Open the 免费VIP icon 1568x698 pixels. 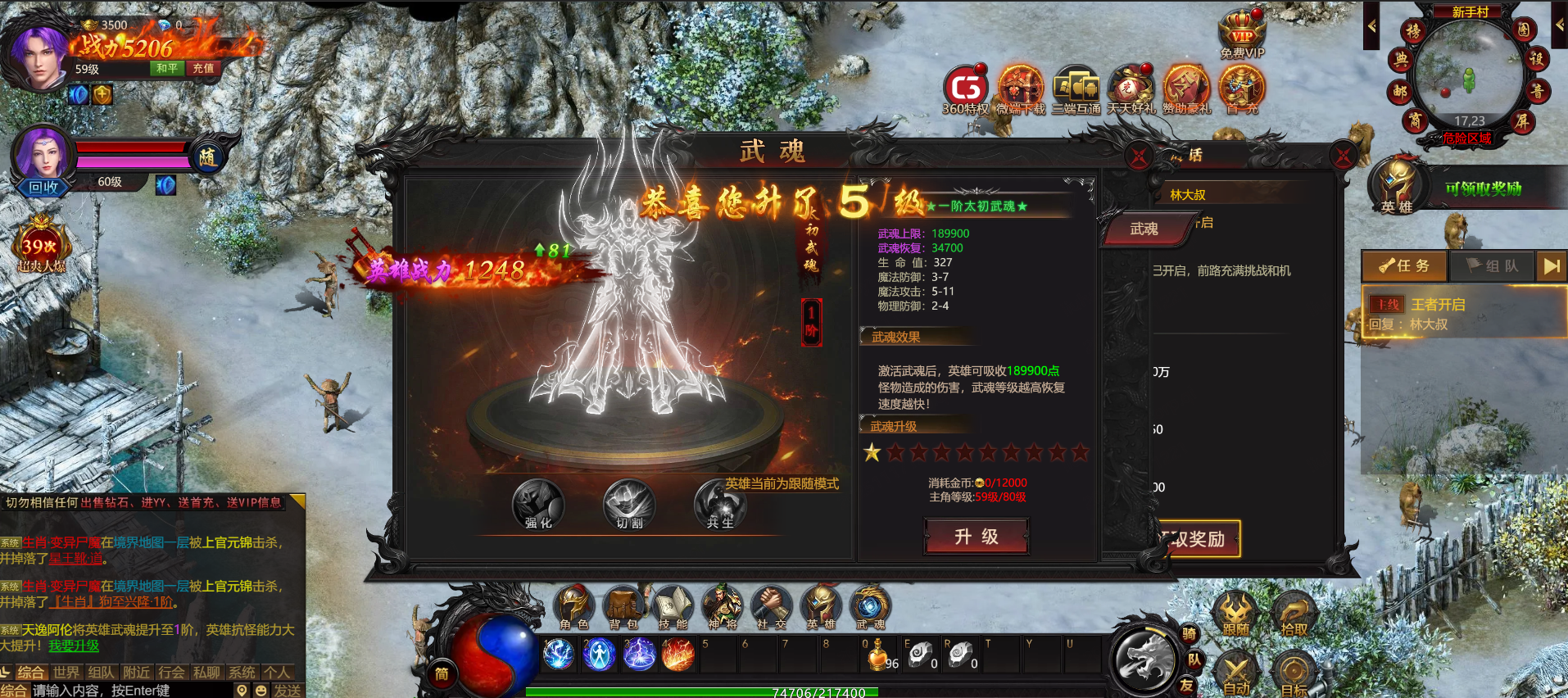click(x=1242, y=34)
